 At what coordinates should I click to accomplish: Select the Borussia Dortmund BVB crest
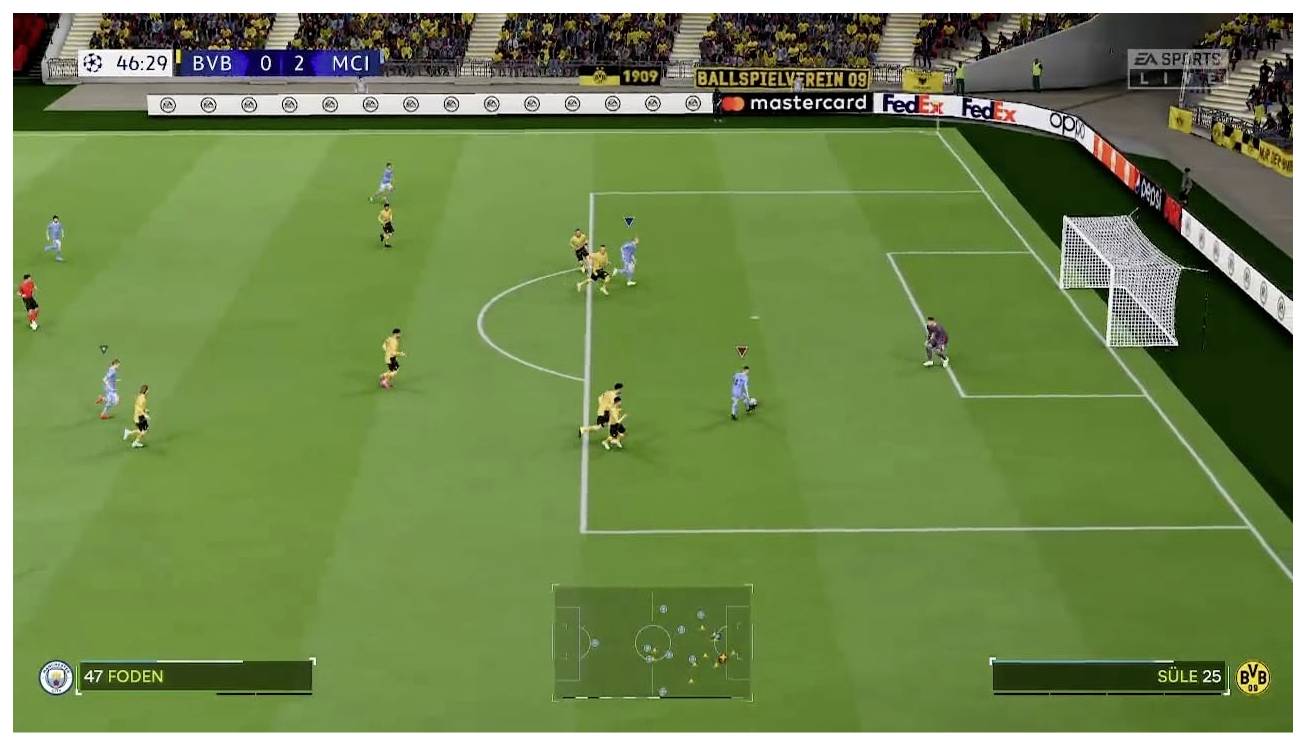pyautogui.click(x=1254, y=678)
